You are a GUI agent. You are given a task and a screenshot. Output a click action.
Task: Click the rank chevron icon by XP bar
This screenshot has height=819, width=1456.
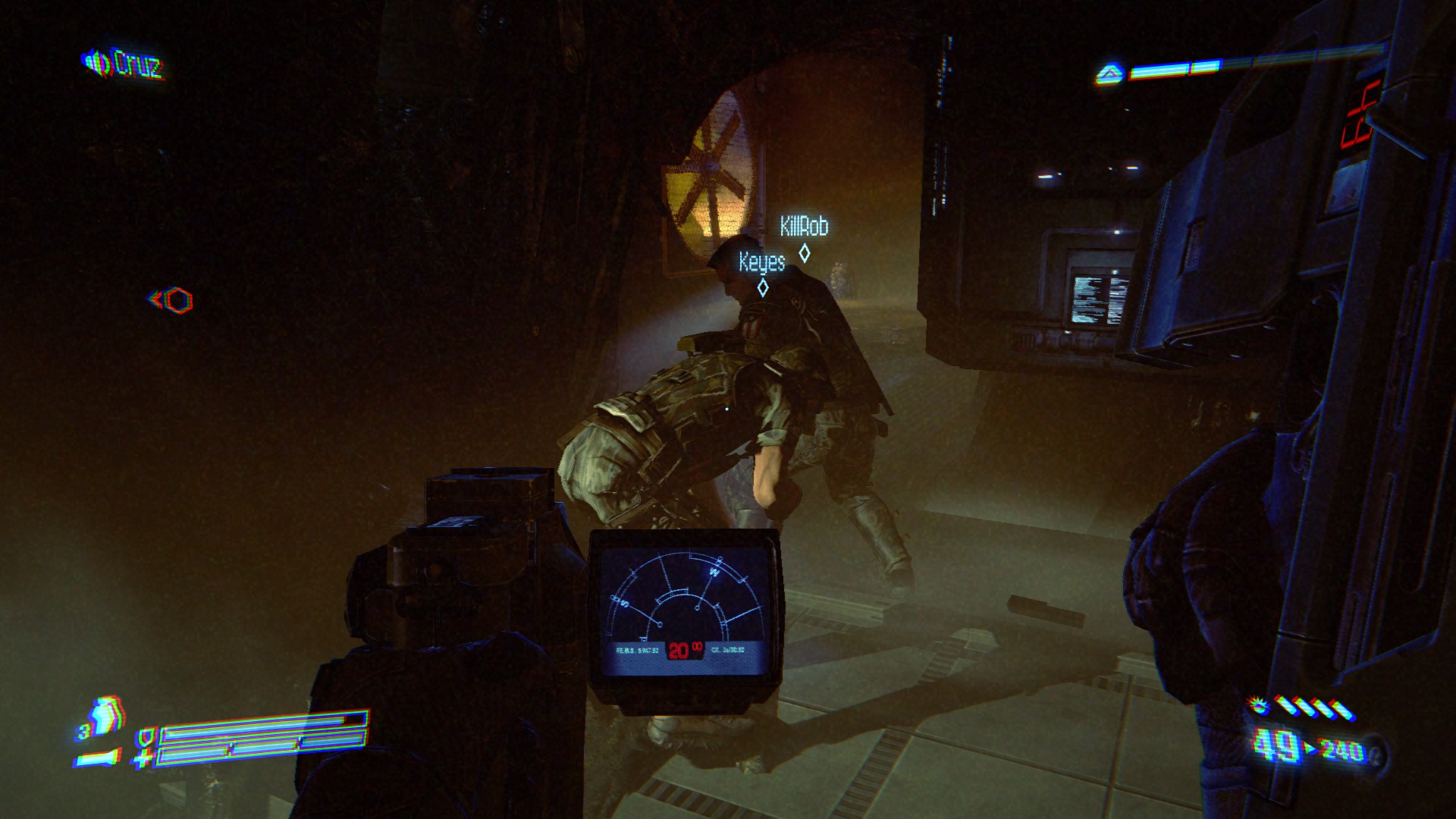point(1109,74)
